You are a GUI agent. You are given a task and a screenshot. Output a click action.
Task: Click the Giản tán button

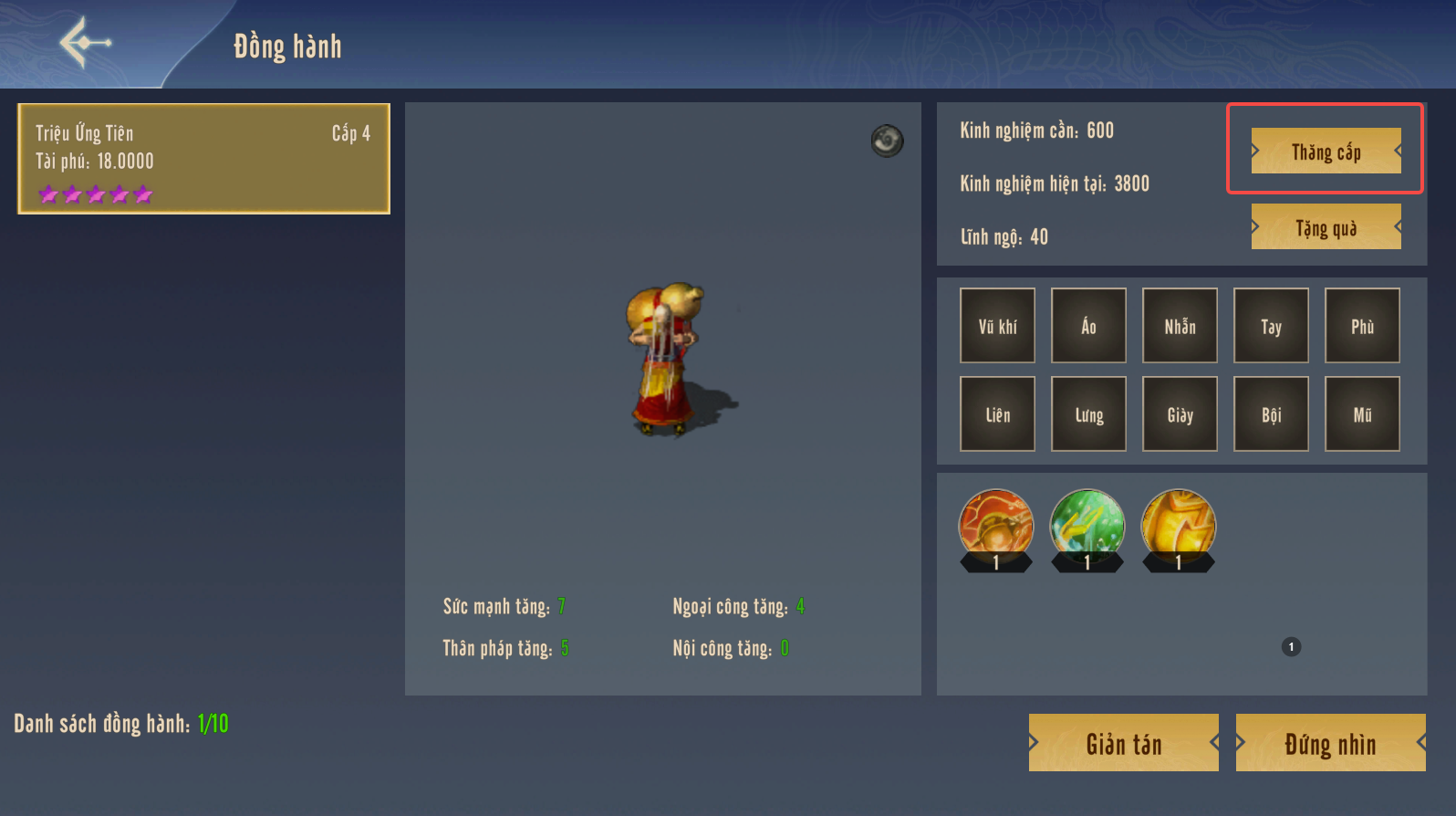(1123, 743)
